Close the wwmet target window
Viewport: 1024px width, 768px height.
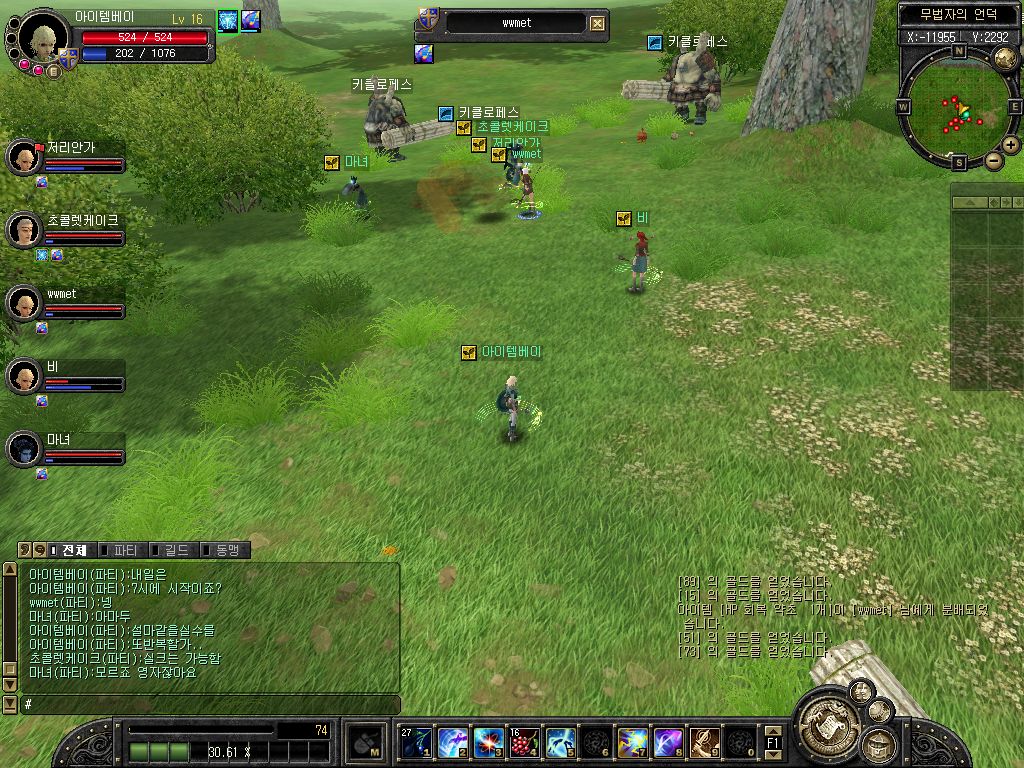click(597, 24)
